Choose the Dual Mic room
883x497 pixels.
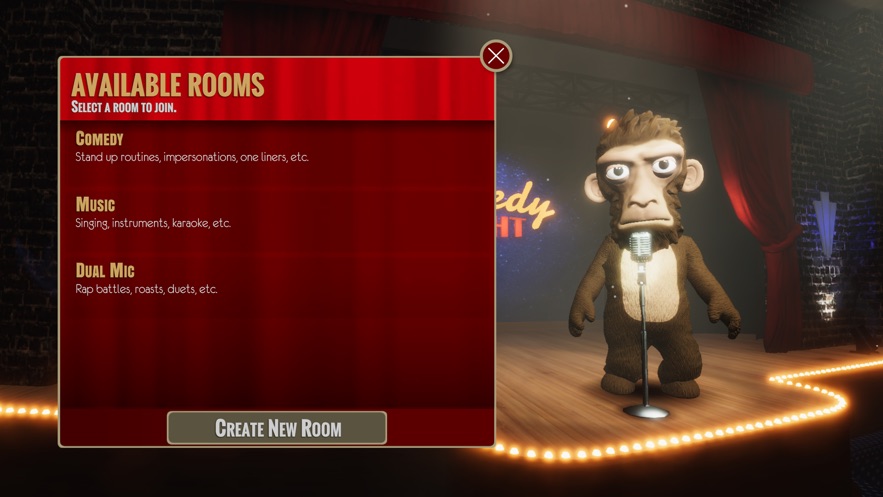coord(105,271)
